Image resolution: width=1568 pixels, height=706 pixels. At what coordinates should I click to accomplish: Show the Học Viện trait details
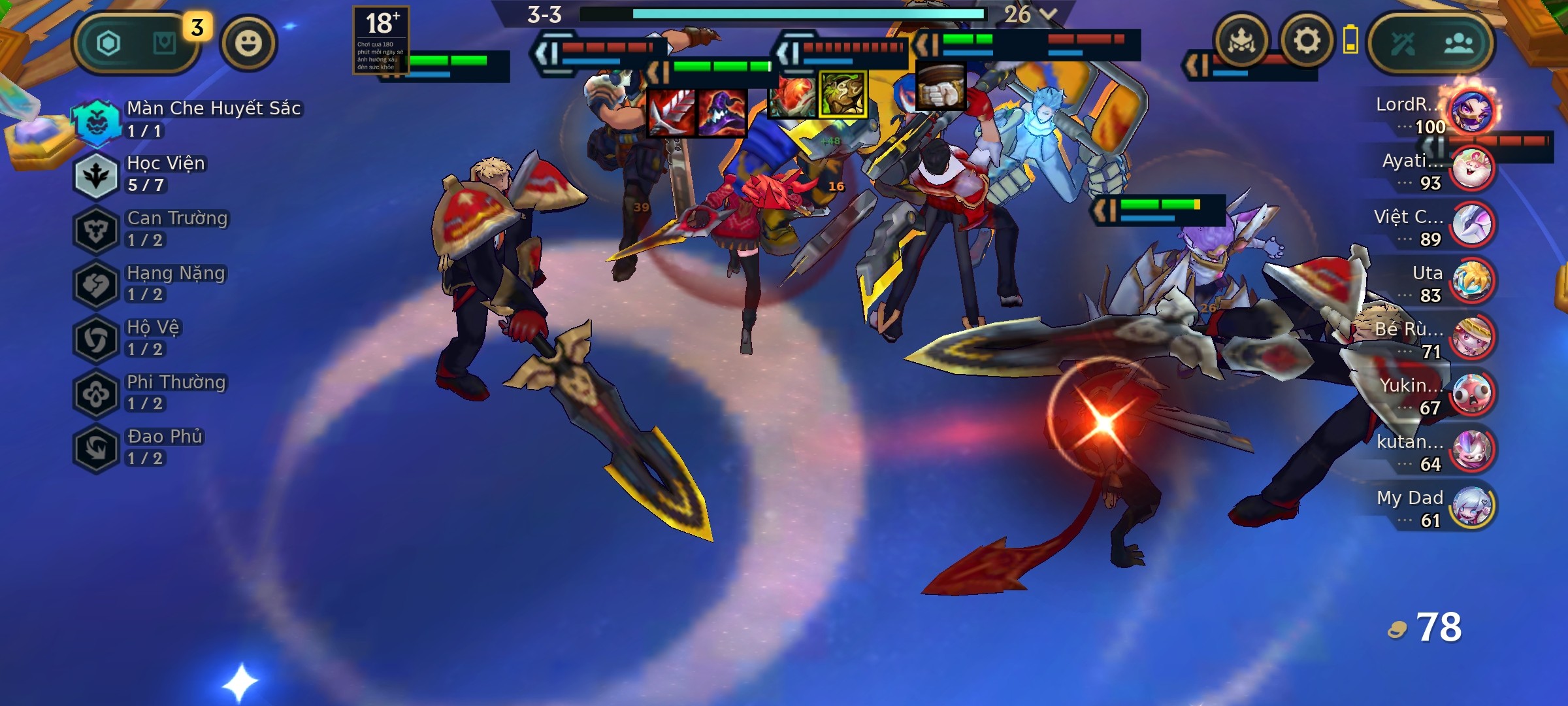point(97,175)
